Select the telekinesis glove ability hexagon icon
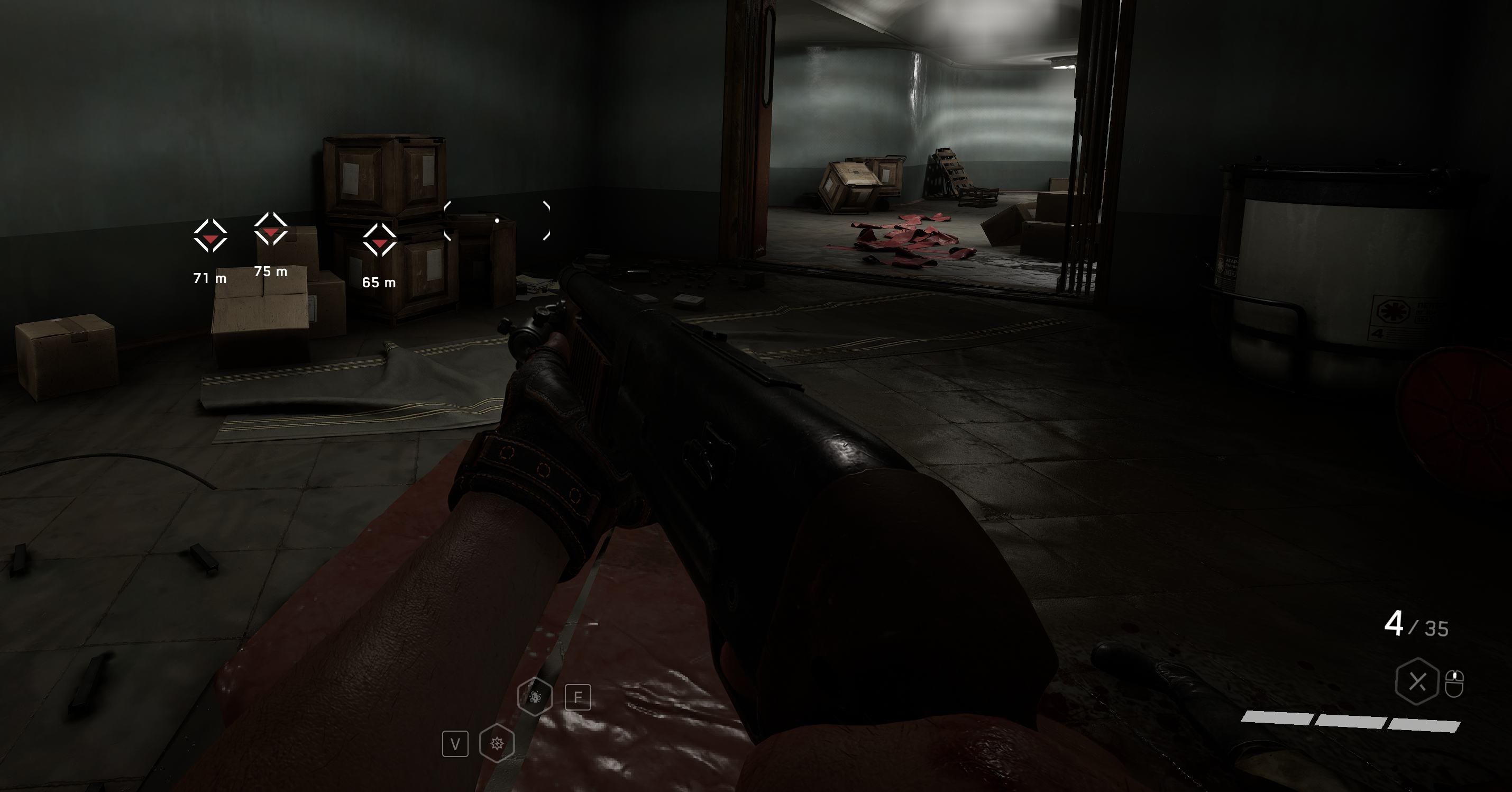The height and width of the screenshot is (792, 1512). point(536,697)
